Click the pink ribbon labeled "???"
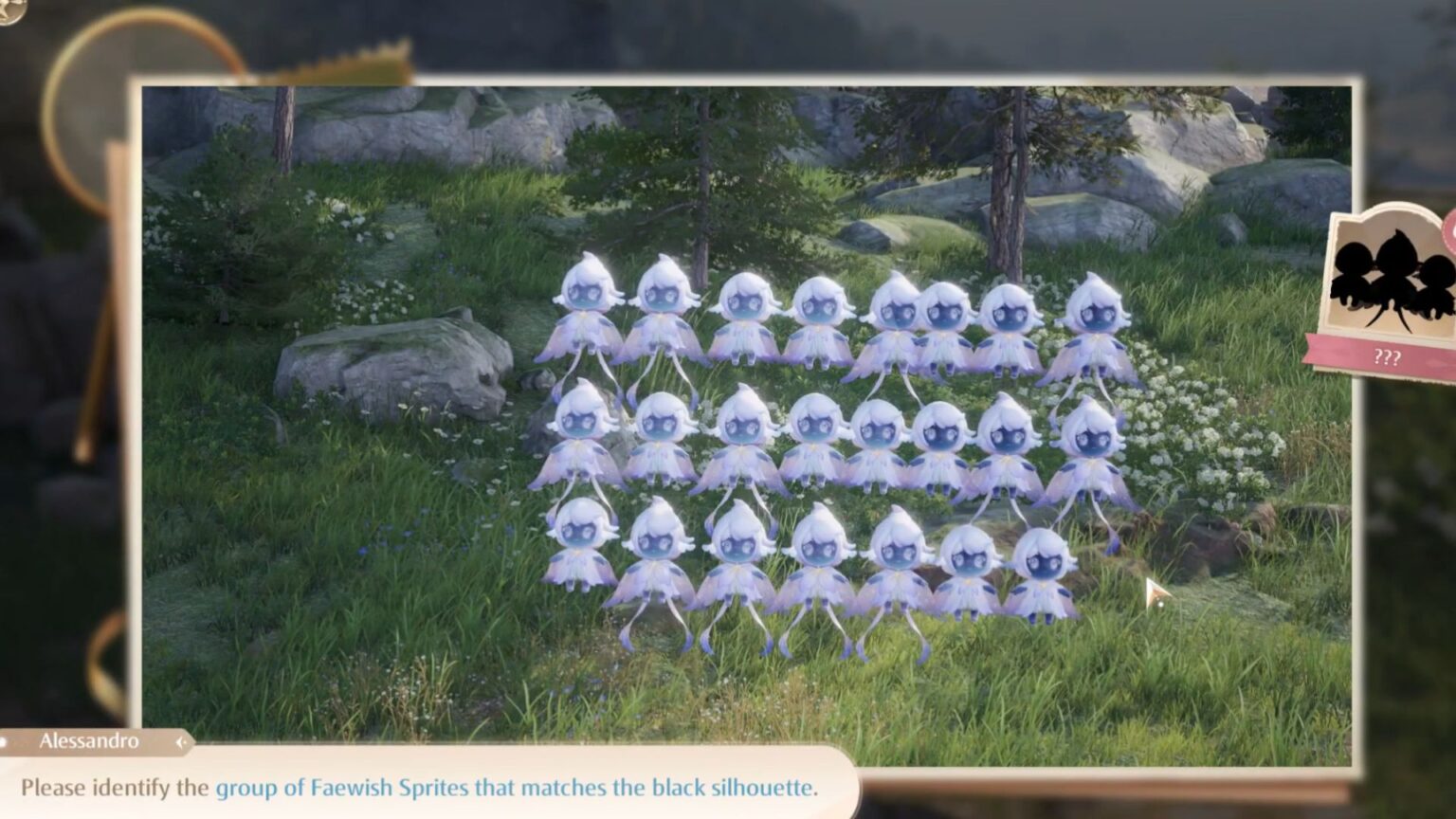 (x=1387, y=357)
